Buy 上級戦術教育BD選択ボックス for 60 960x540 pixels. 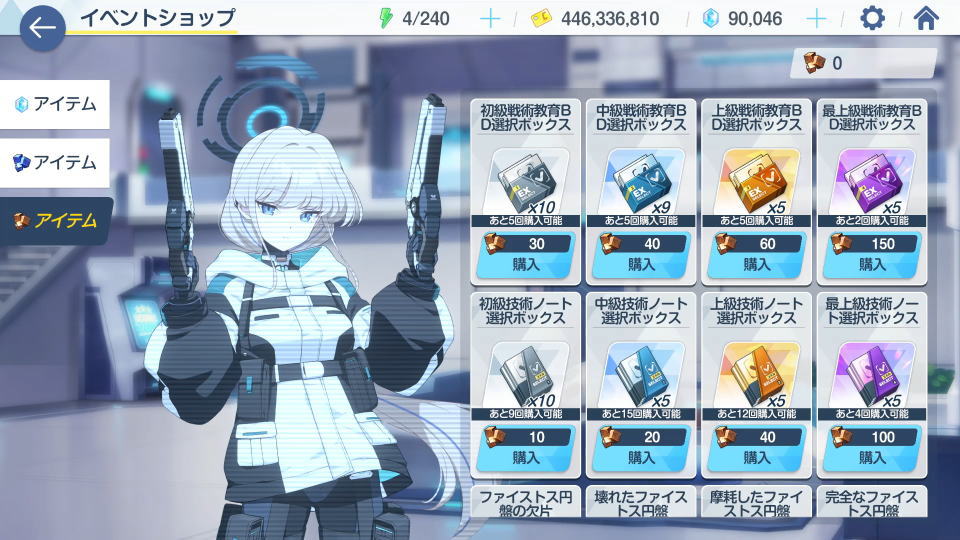coord(756,264)
